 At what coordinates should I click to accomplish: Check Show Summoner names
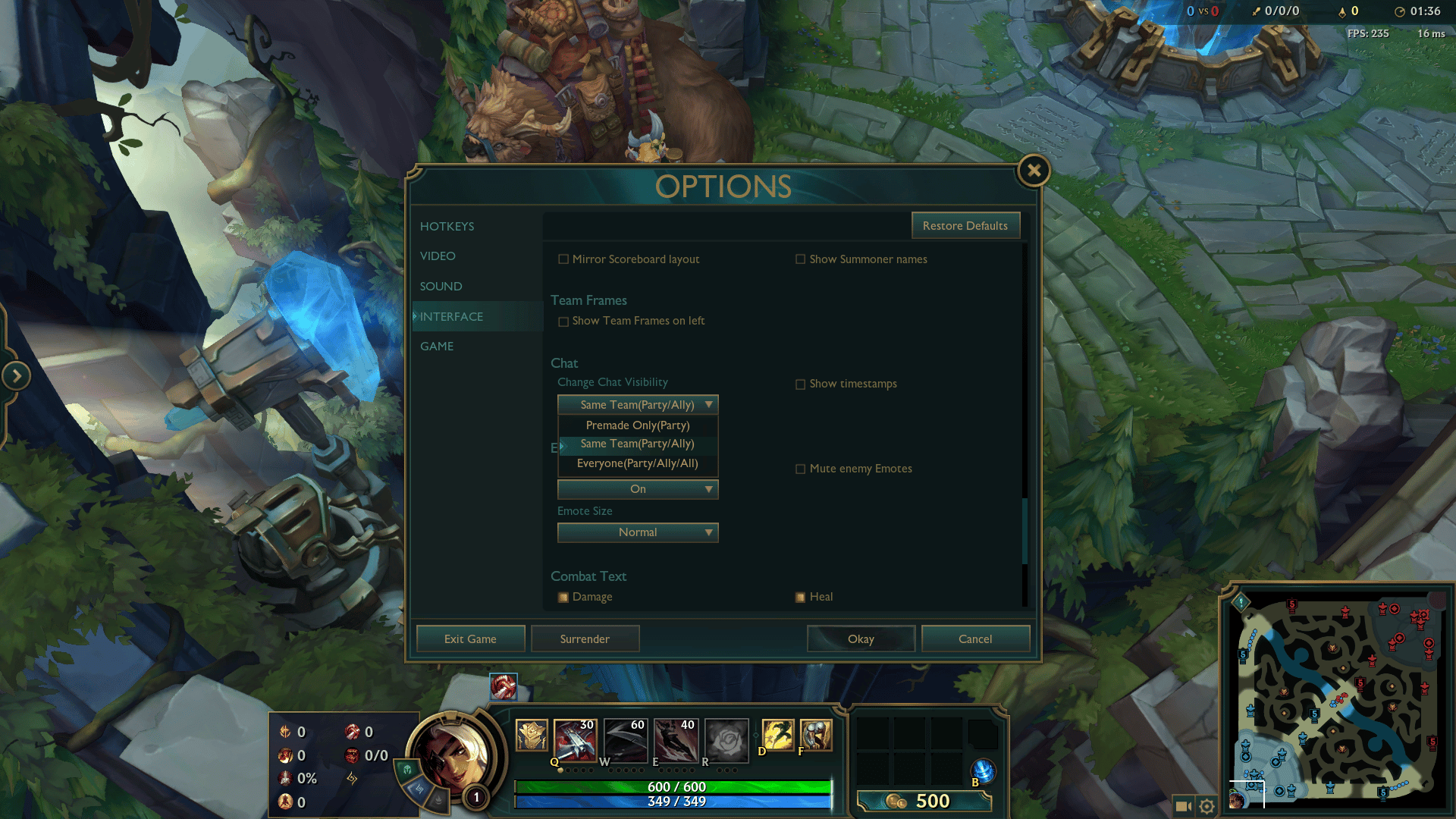point(801,259)
